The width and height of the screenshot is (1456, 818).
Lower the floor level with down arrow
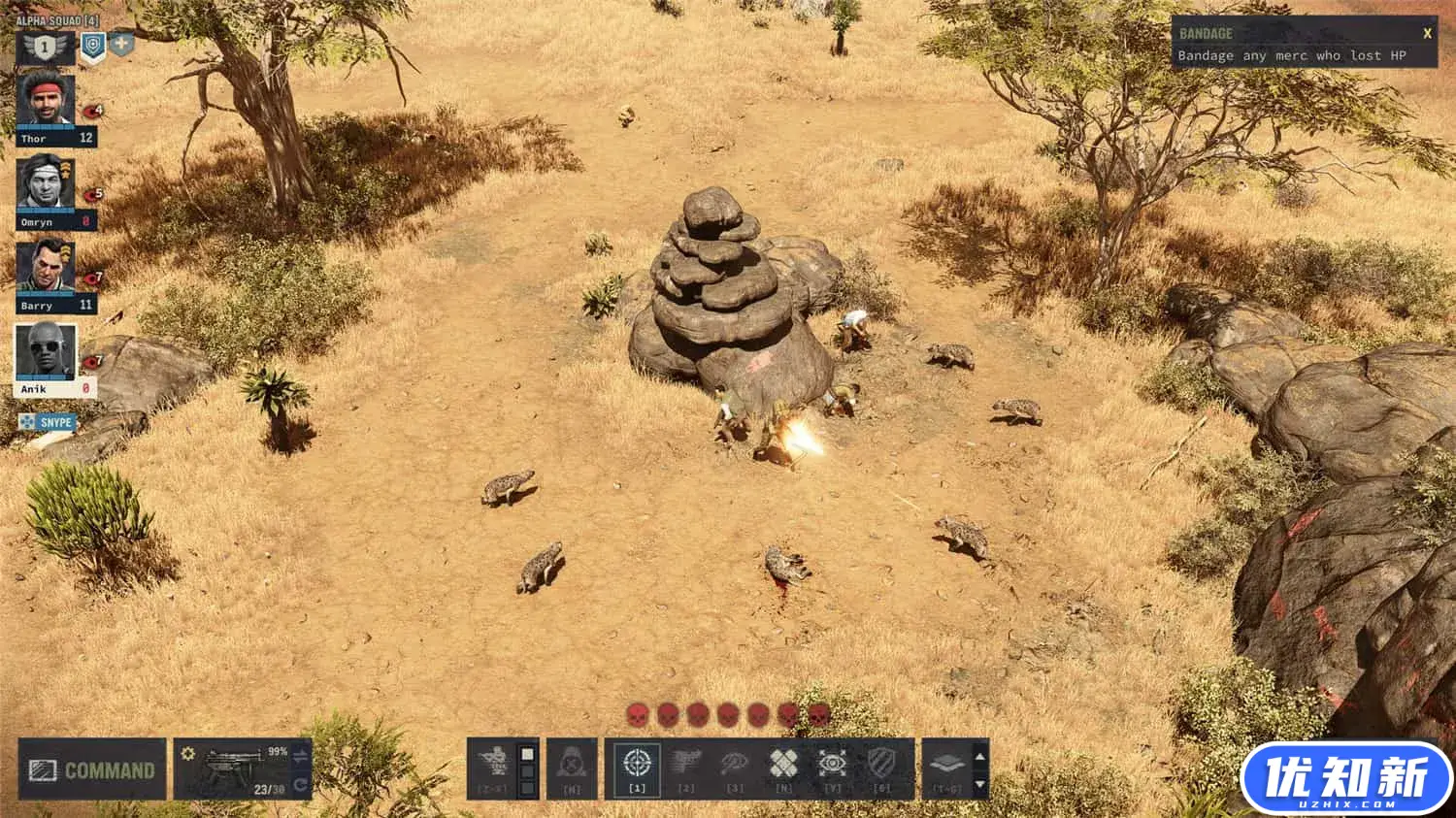click(x=979, y=784)
